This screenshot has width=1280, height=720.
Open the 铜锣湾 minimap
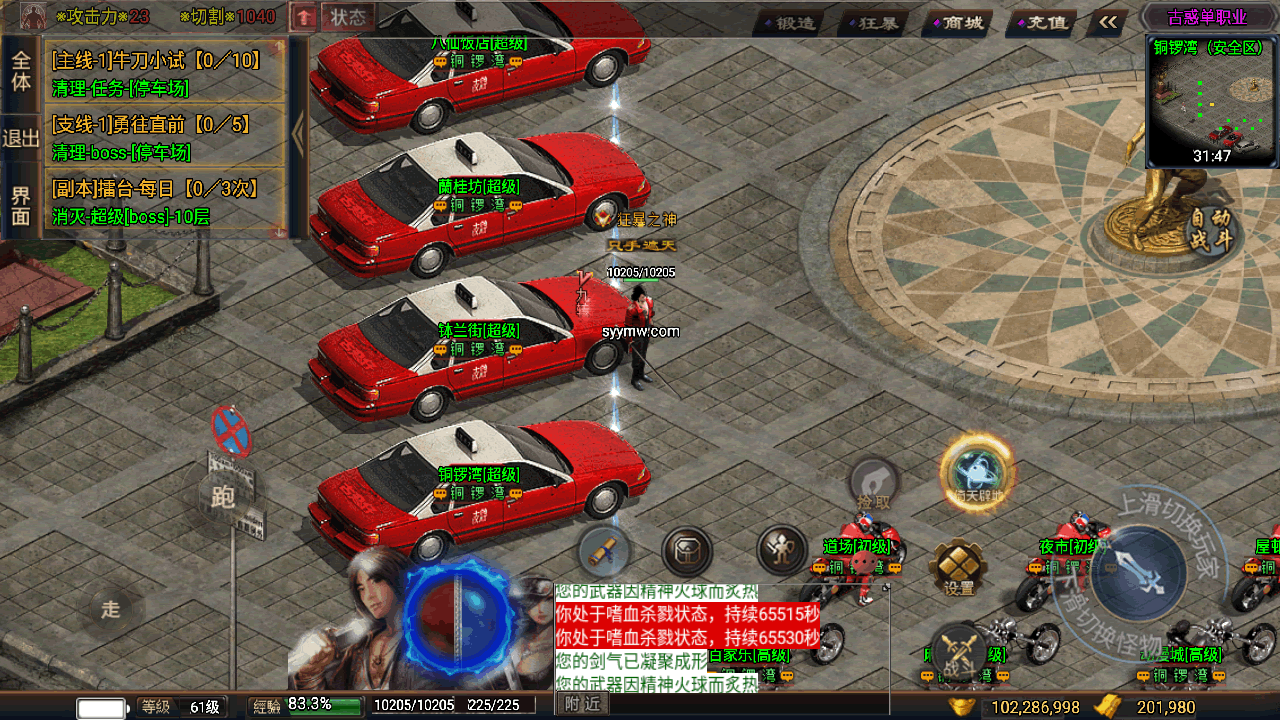pyautogui.click(x=1212, y=102)
